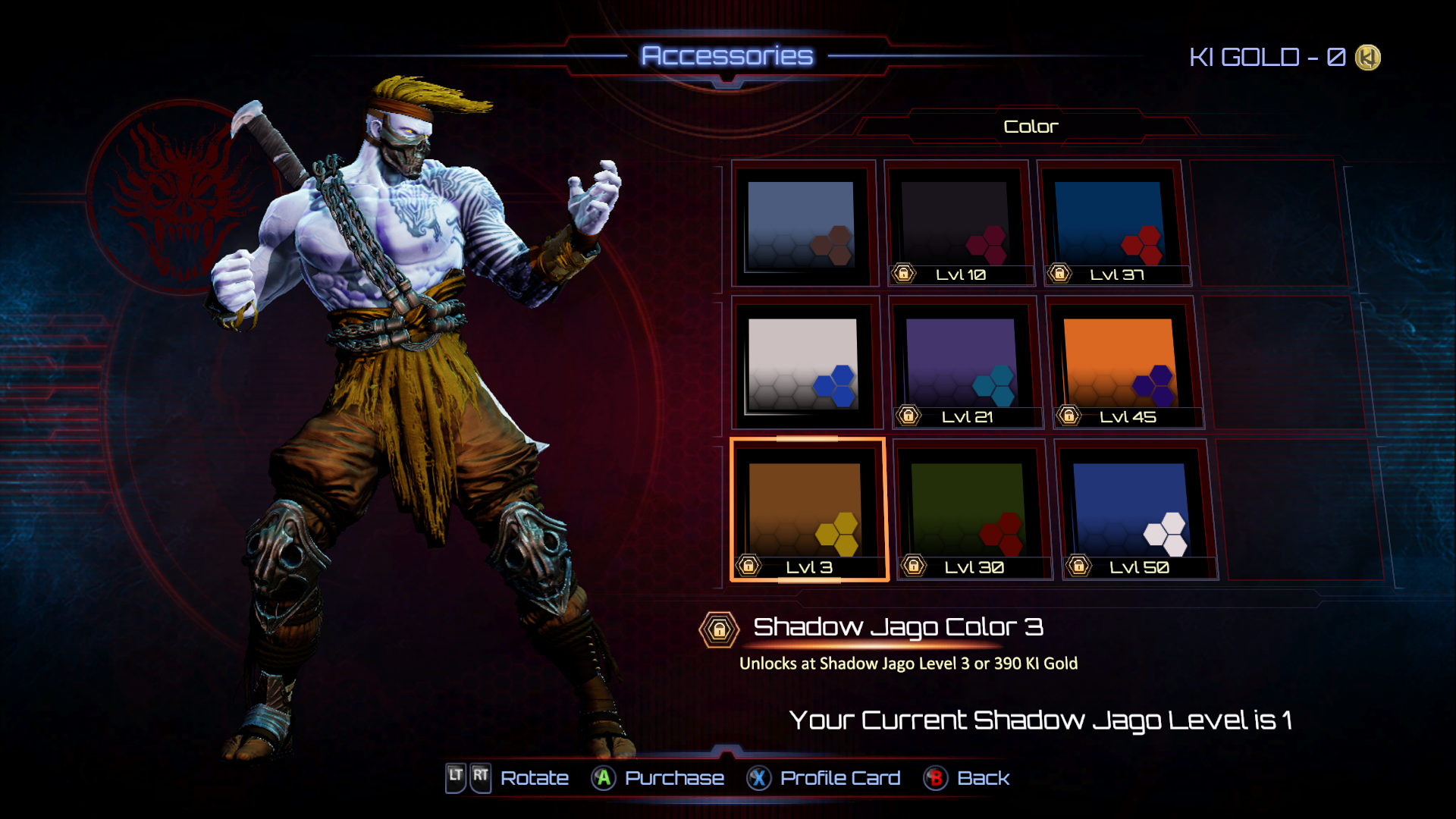Go Back from Accessories
The width and height of the screenshot is (1456, 819).
pyautogui.click(x=968, y=778)
